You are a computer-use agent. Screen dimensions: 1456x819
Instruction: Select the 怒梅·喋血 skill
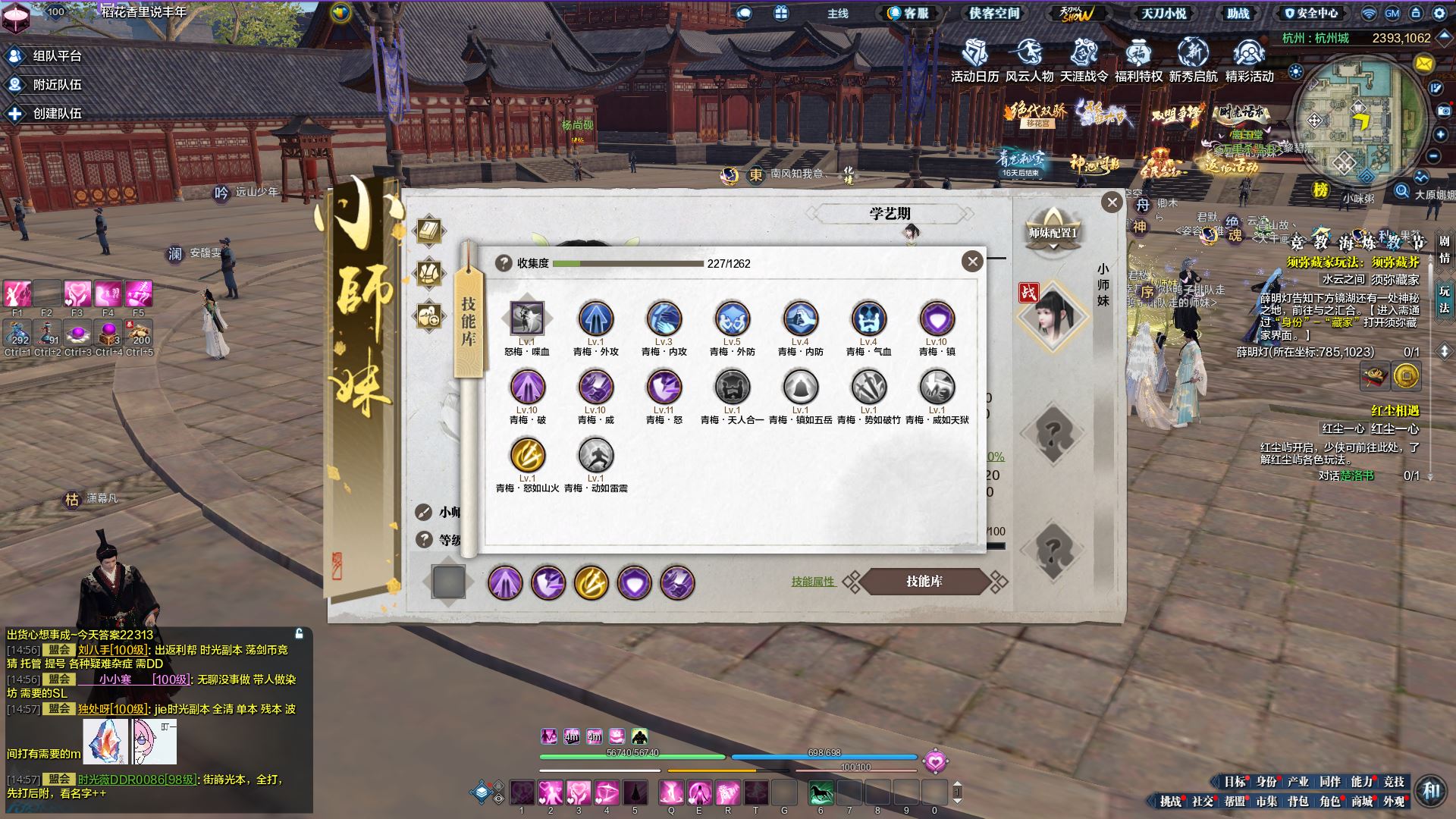pyautogui.click(x=527, y=319)
